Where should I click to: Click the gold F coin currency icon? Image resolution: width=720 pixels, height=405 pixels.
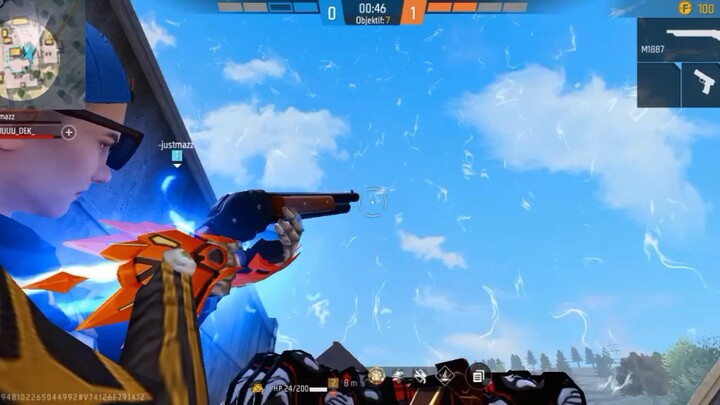(x=684, y=8)
